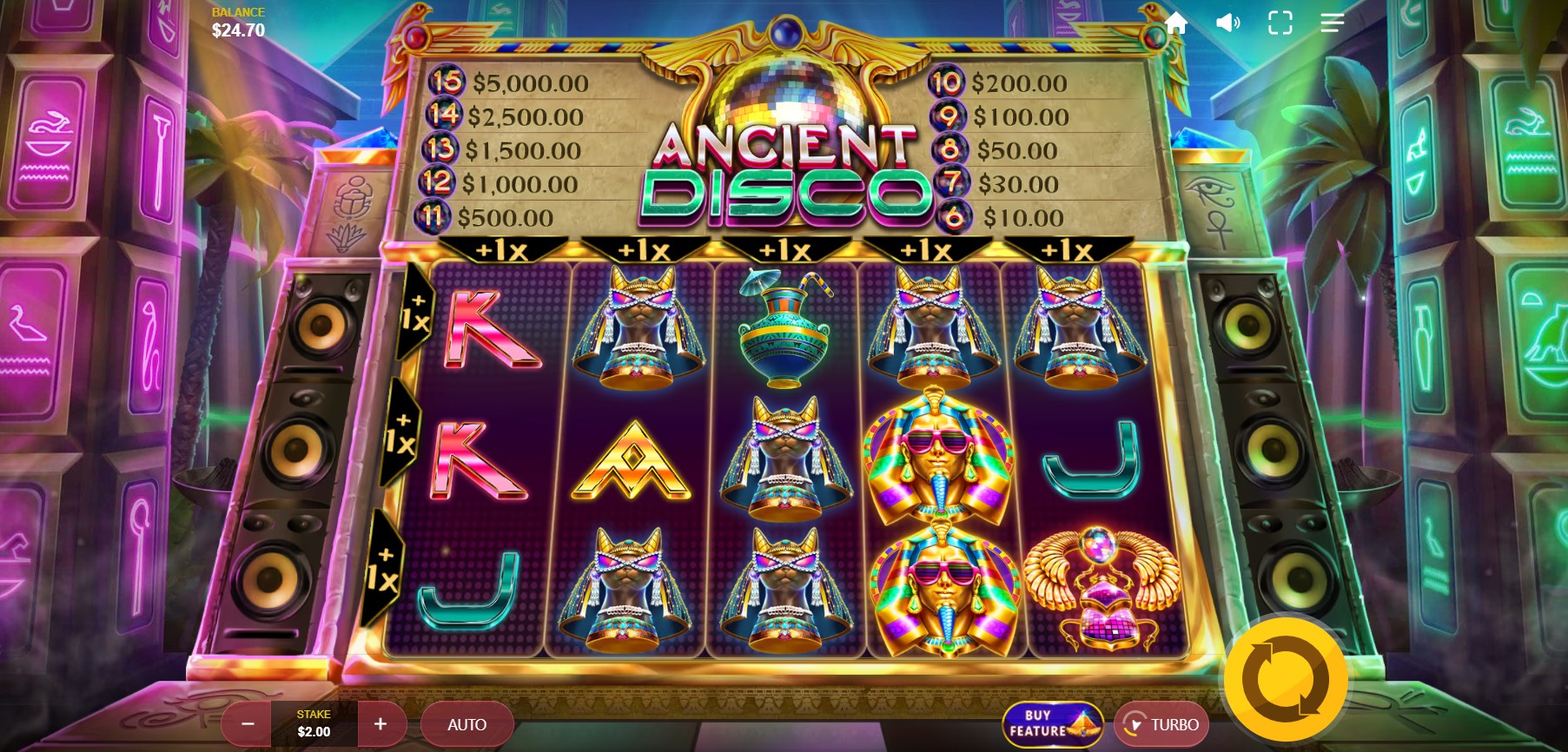Viewport: 1568px width, 752px height.
Task: Enable fullscreen mode with the expand icon
Action: tap(1279, 23)
